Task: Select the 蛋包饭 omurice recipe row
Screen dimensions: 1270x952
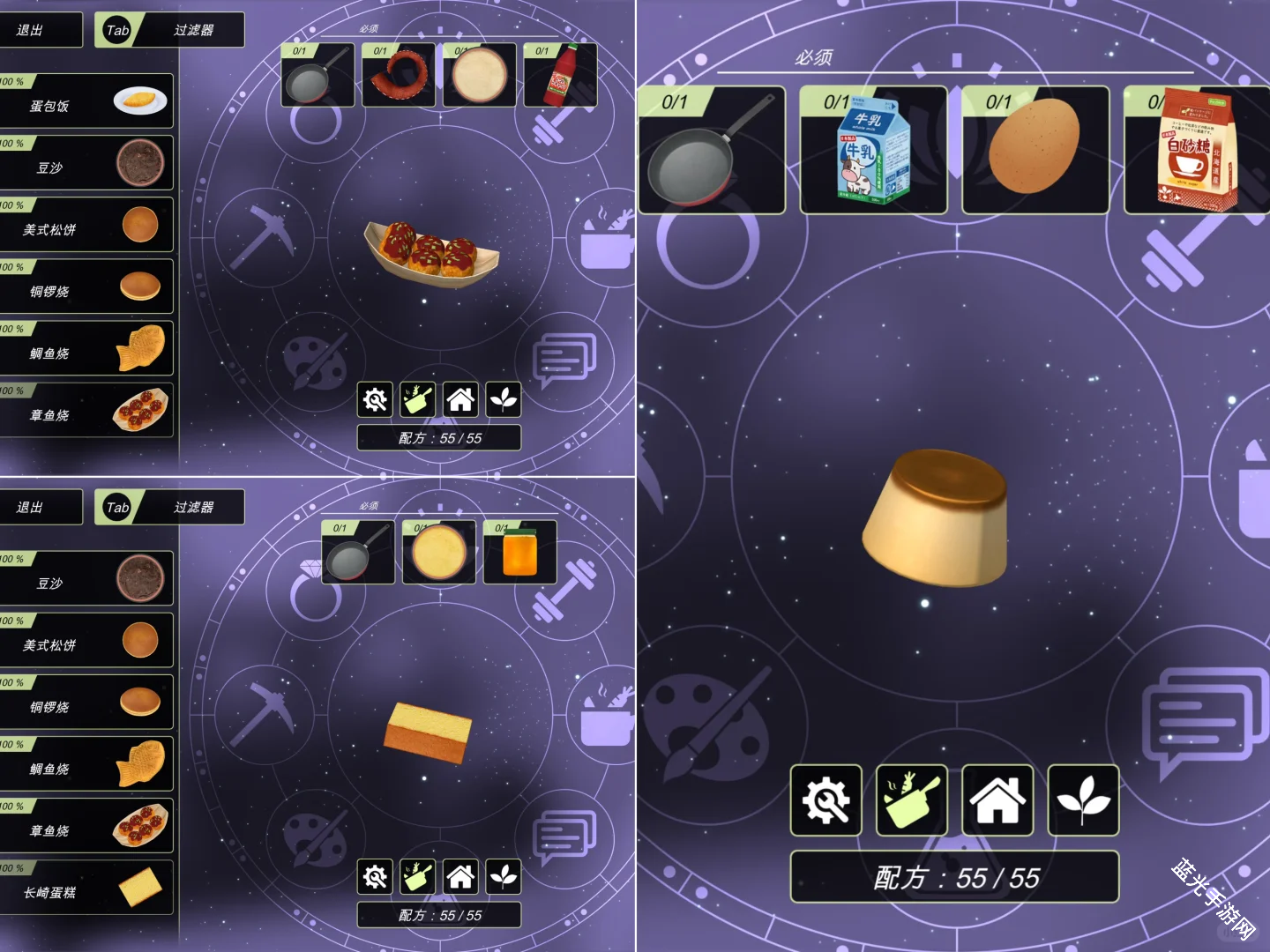Action: 86,101
